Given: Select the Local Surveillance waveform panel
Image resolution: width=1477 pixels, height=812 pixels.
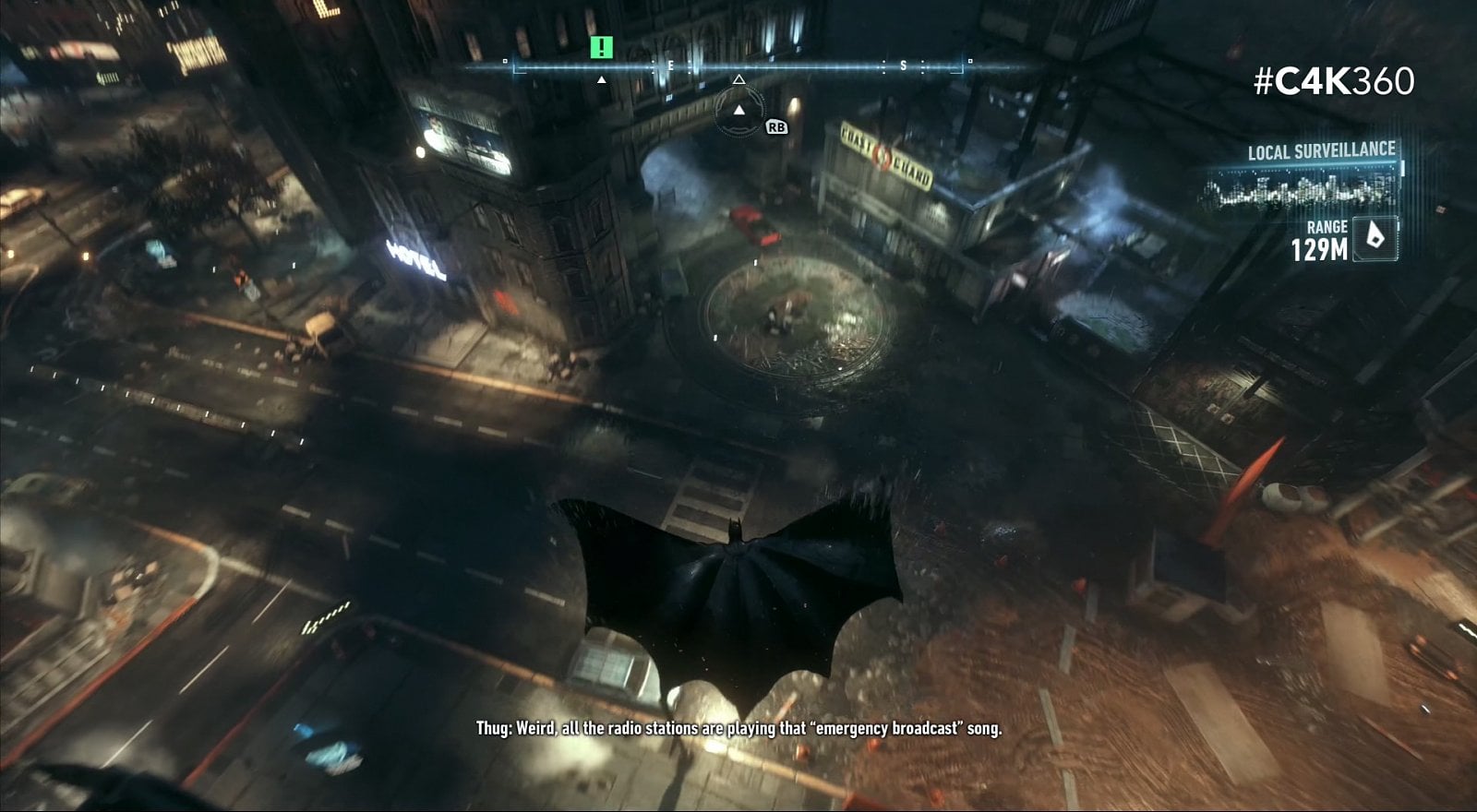Looking at the screenshot, I should pos(1303,189).
